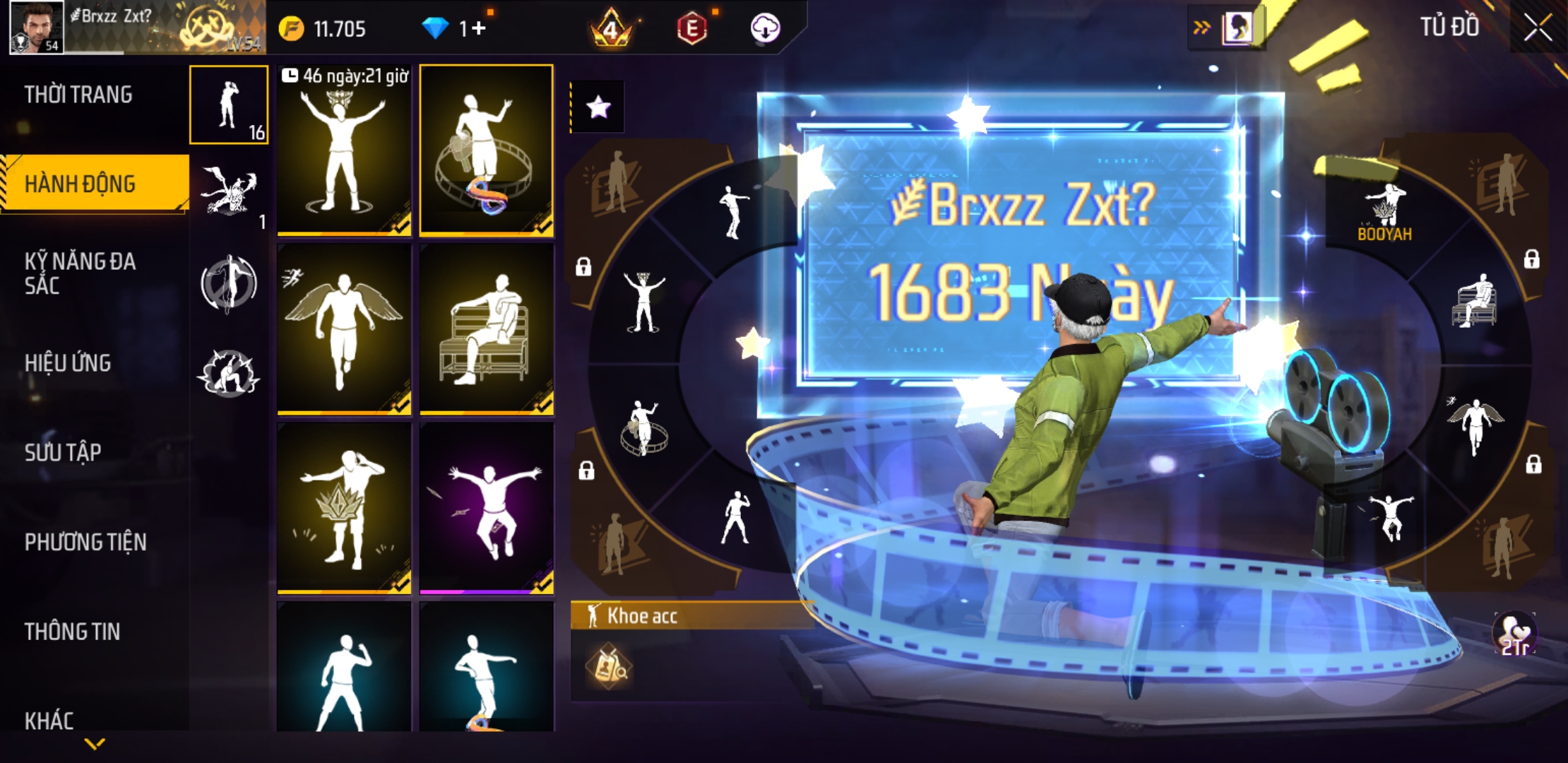This screenshot has width=1568, height=763.
Task: Open the favorites star filter
Action: coord(598,107)
